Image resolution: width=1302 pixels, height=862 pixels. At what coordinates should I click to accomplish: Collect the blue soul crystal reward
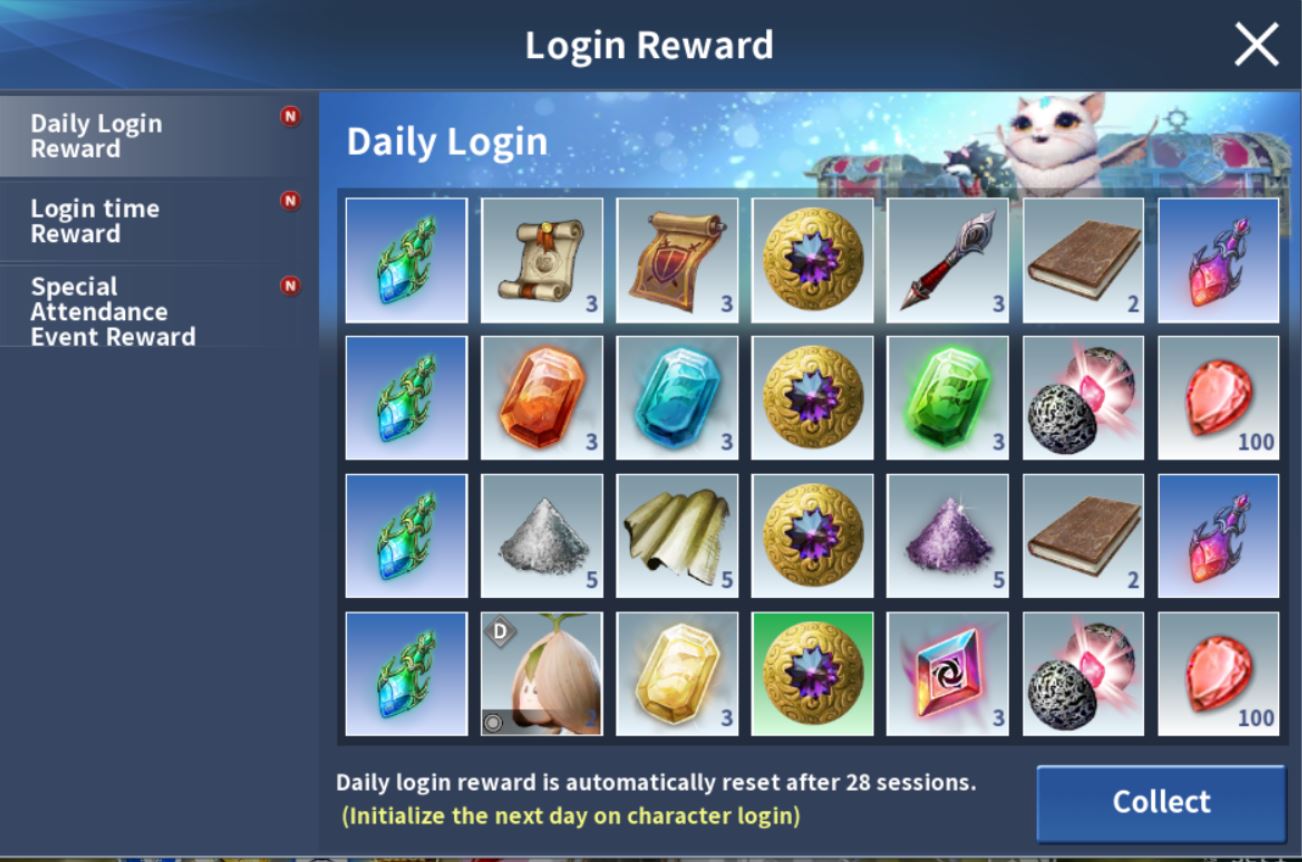point(405,260)
